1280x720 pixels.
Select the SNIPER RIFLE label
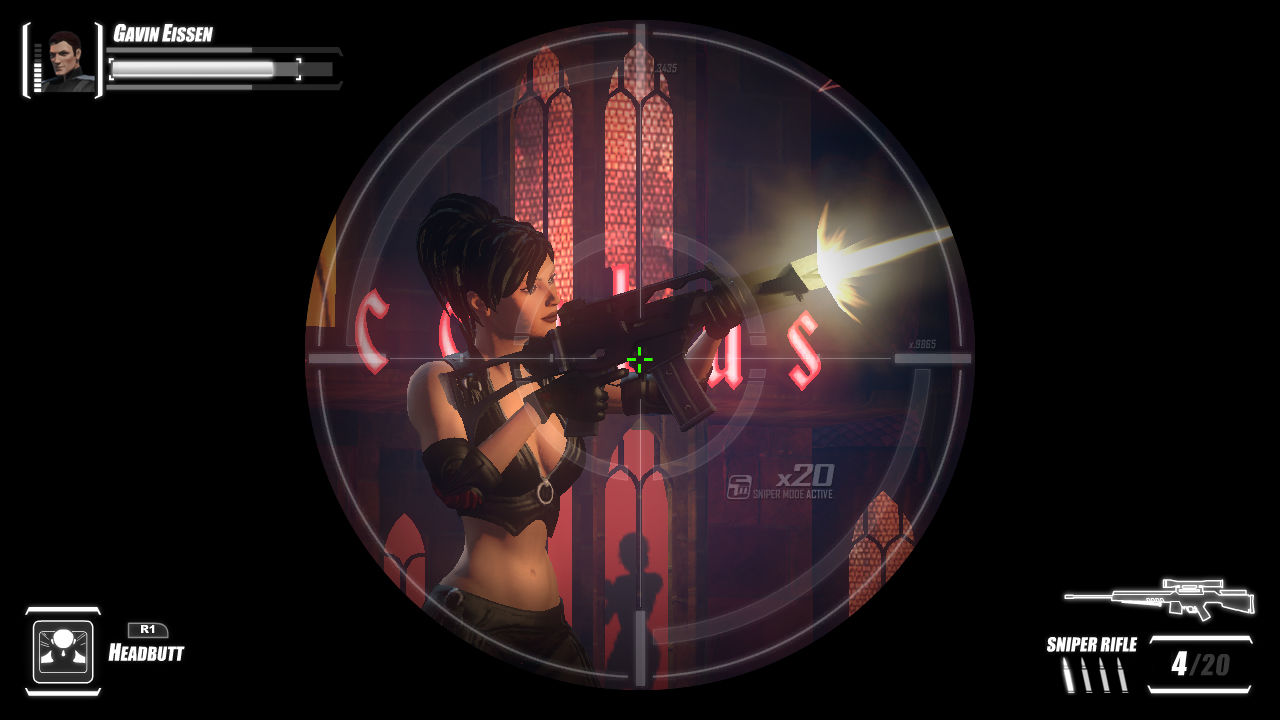click(1090, 645)
